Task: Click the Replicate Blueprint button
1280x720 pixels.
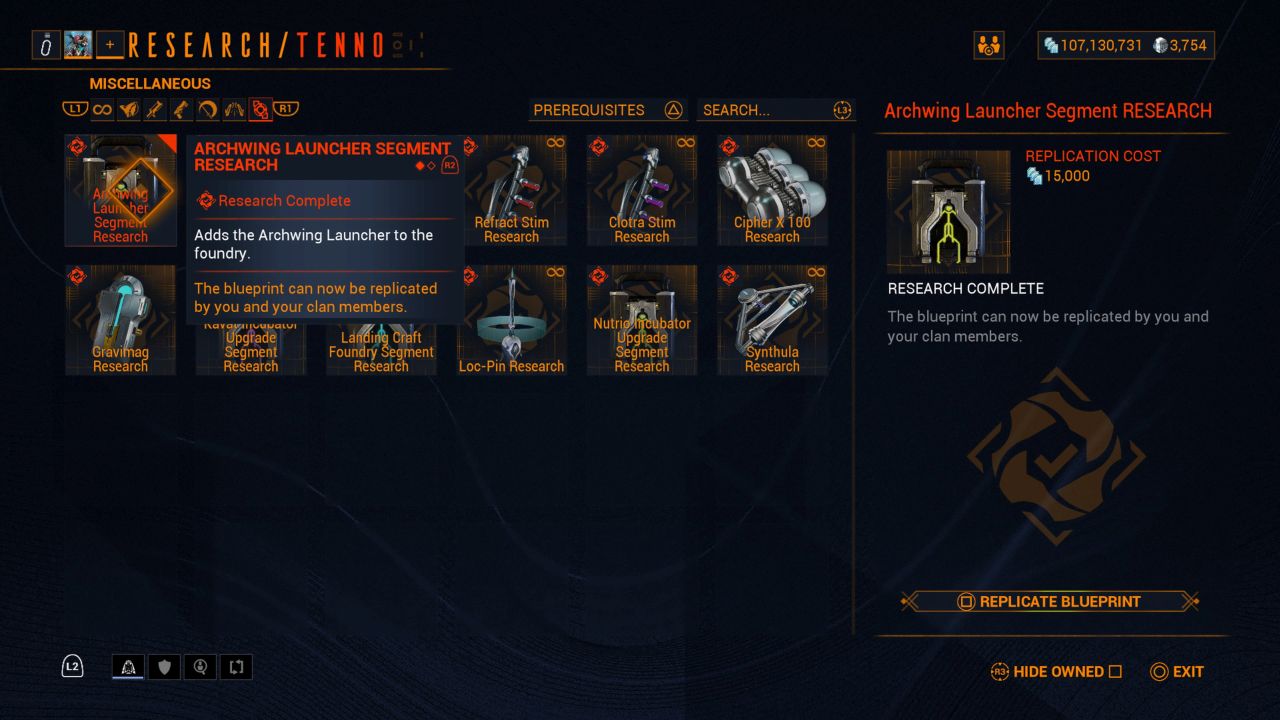Action: 1052,602
